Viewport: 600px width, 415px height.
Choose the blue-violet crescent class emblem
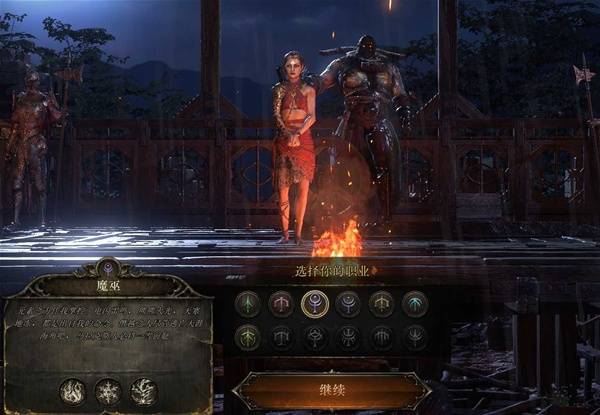tap(349, 303)
